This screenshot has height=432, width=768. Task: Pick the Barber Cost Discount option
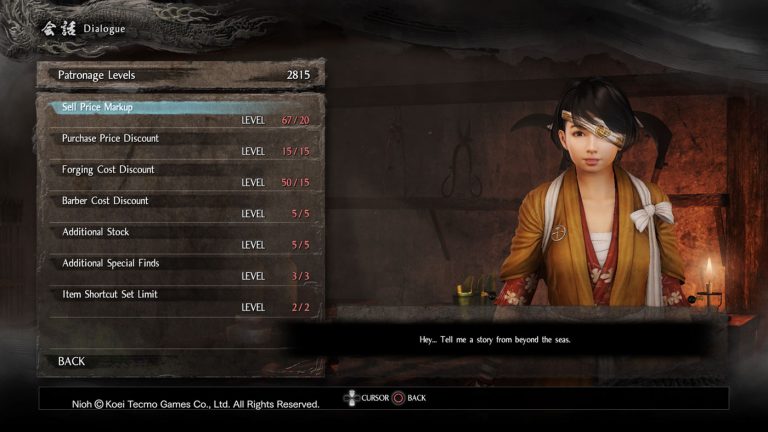pyautogui.click(x=180, y=206)
